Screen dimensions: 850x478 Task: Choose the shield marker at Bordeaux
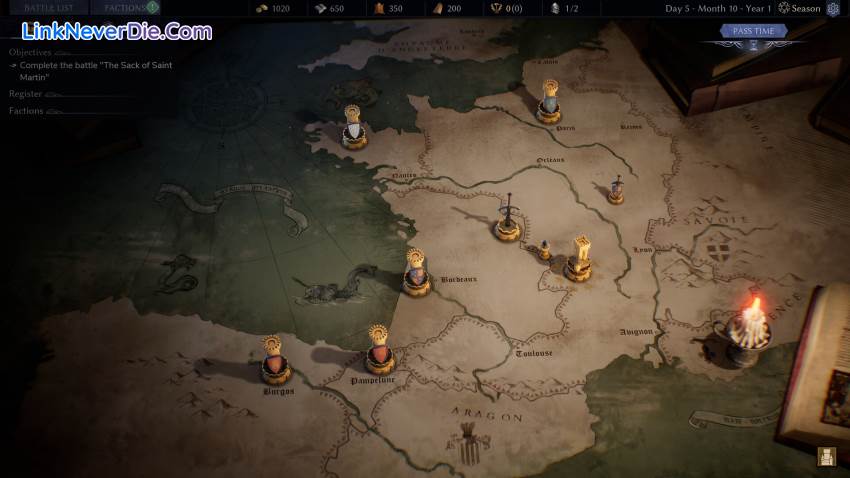tap(417, 273)
